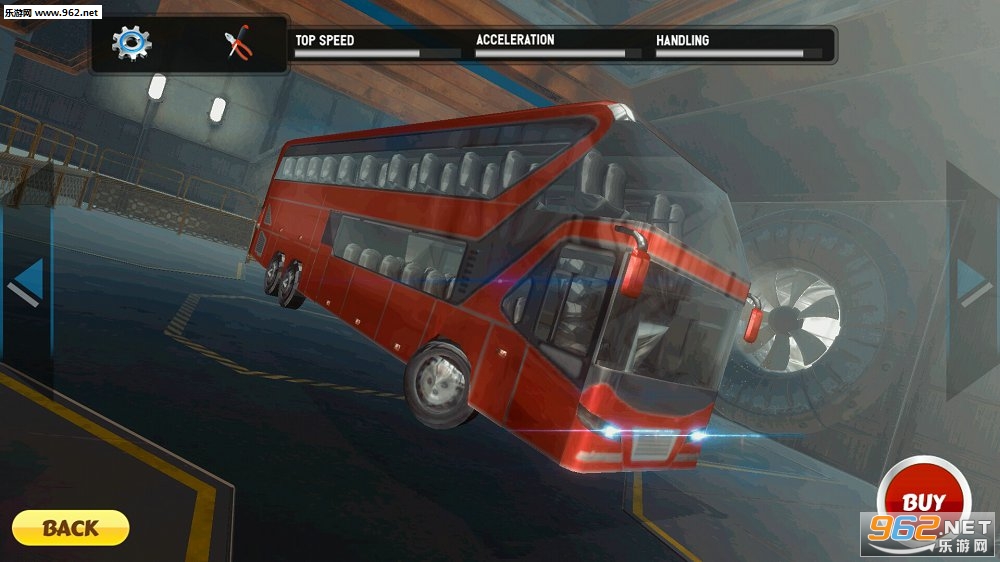Screen dimensions: 1000x562
Task: Show the previous bus with the left arrow
Action: click(27, 282)
